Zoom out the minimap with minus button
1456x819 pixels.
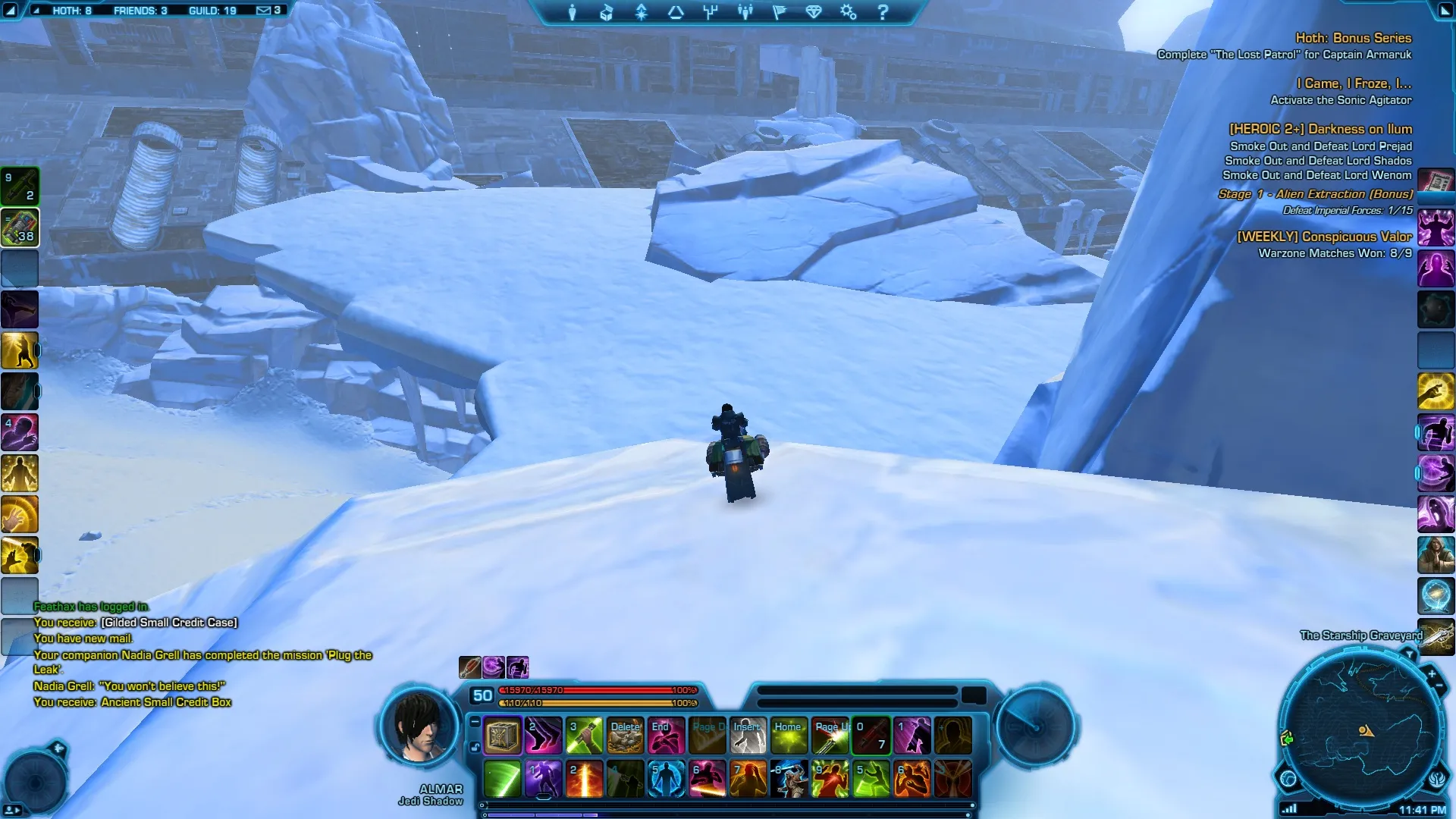click(x=1440, y=686)
